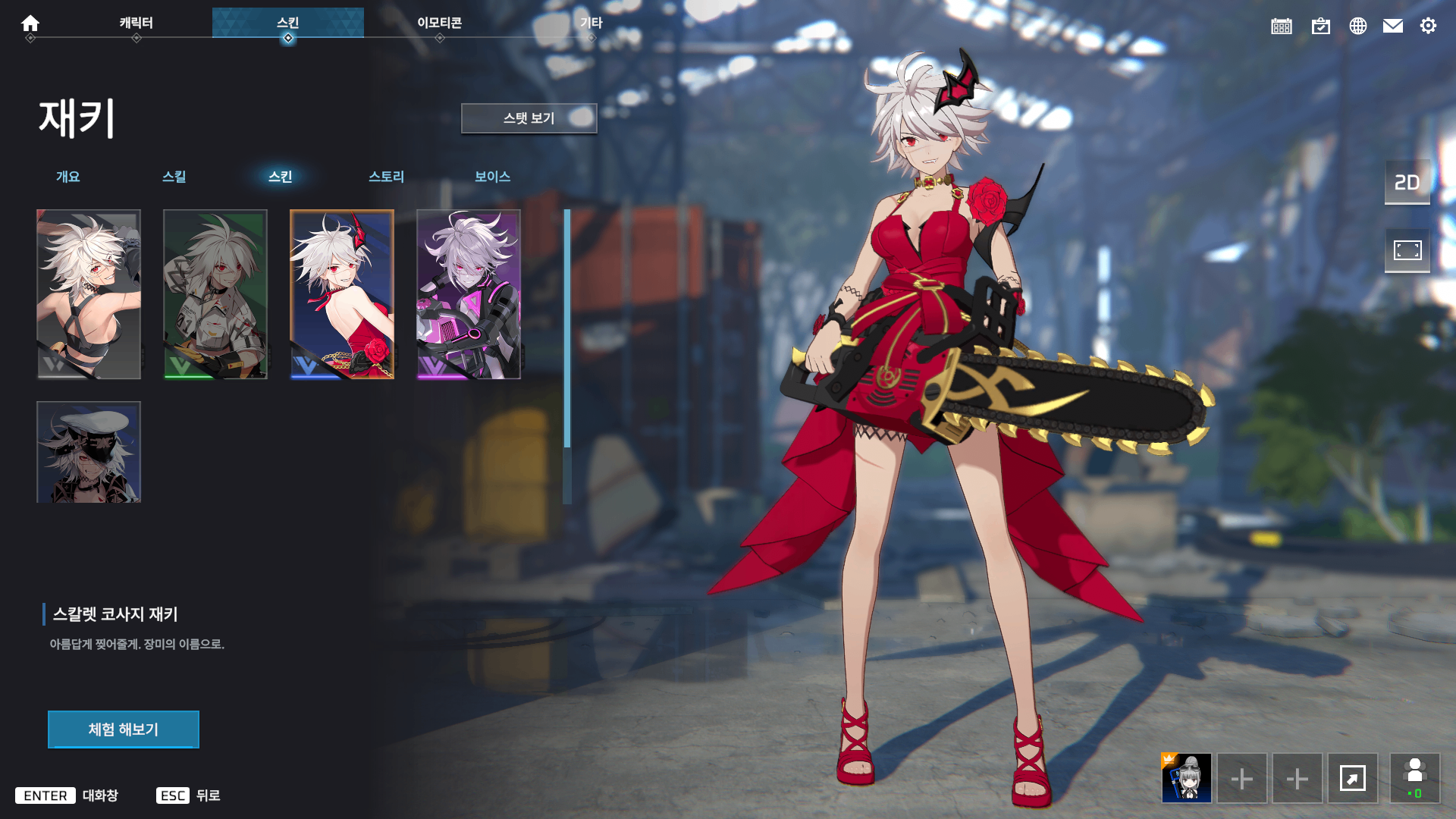This screenshot has height=819, width=1456.
Task: Open the 스킬 sub-tab
Action: pyautogui.click(x=174, y=177)
